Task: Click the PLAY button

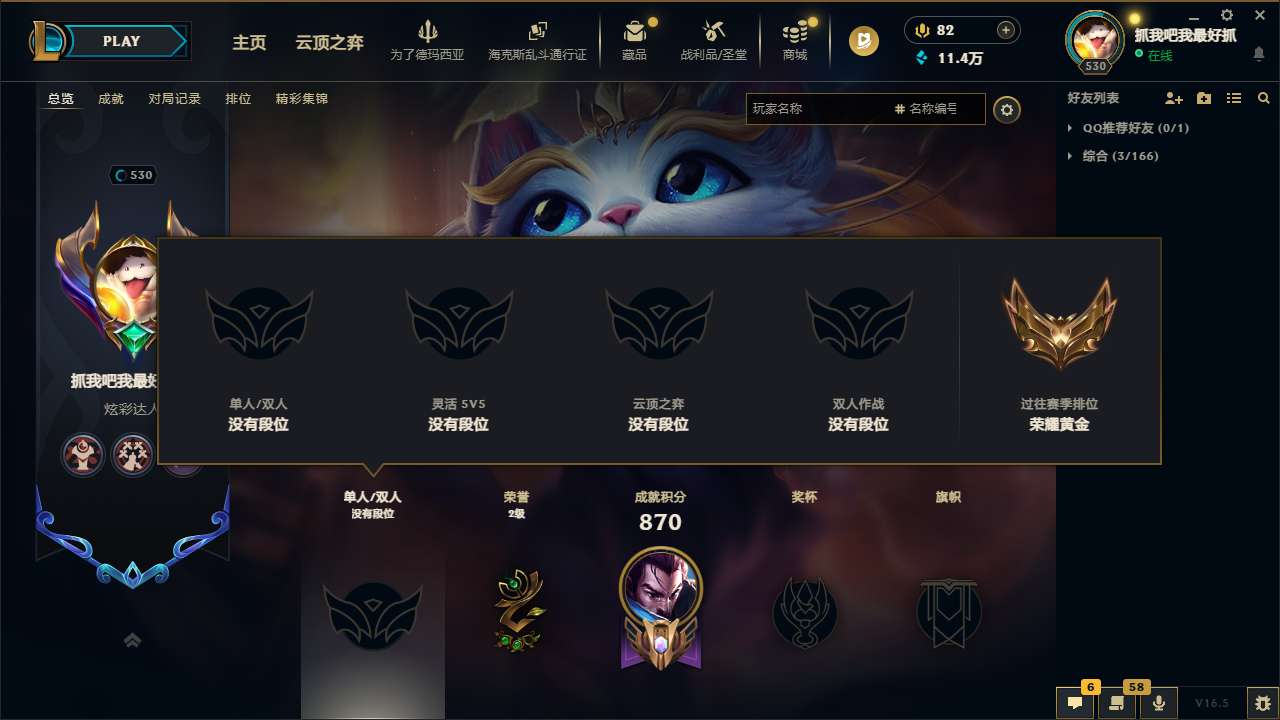Action: 122,41
